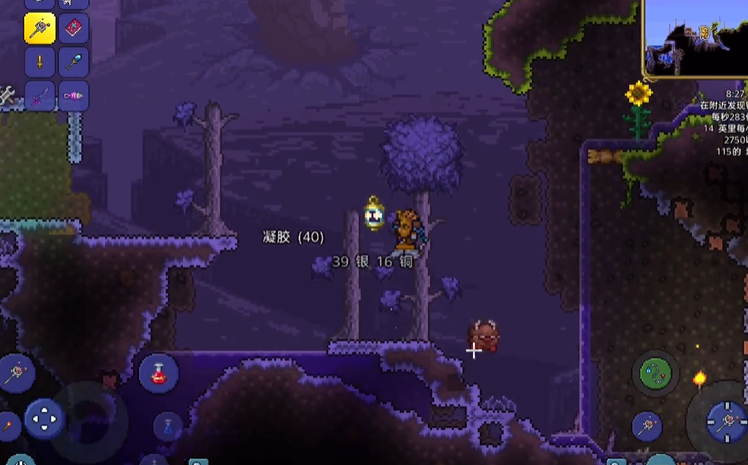The height and width of the screenshot is (465, 748).
Task: Open the crossed wrench settings icon
Action: (x=7, y=95)
